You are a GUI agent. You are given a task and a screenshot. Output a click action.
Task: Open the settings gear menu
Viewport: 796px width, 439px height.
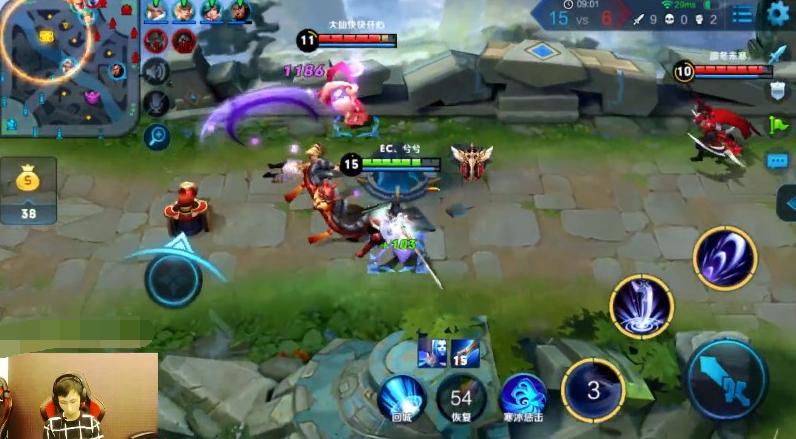[x=777, y=13]
